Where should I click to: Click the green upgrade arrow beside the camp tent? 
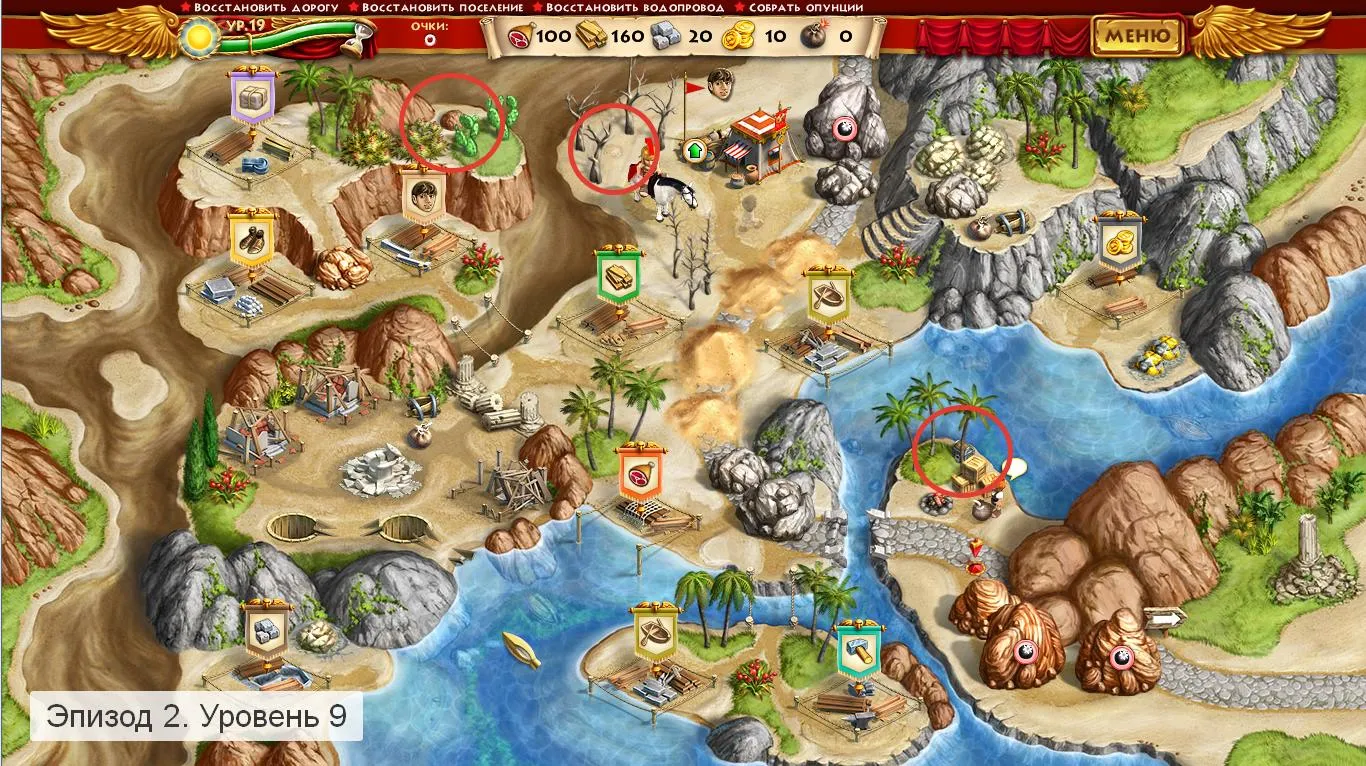pos(694,150)
